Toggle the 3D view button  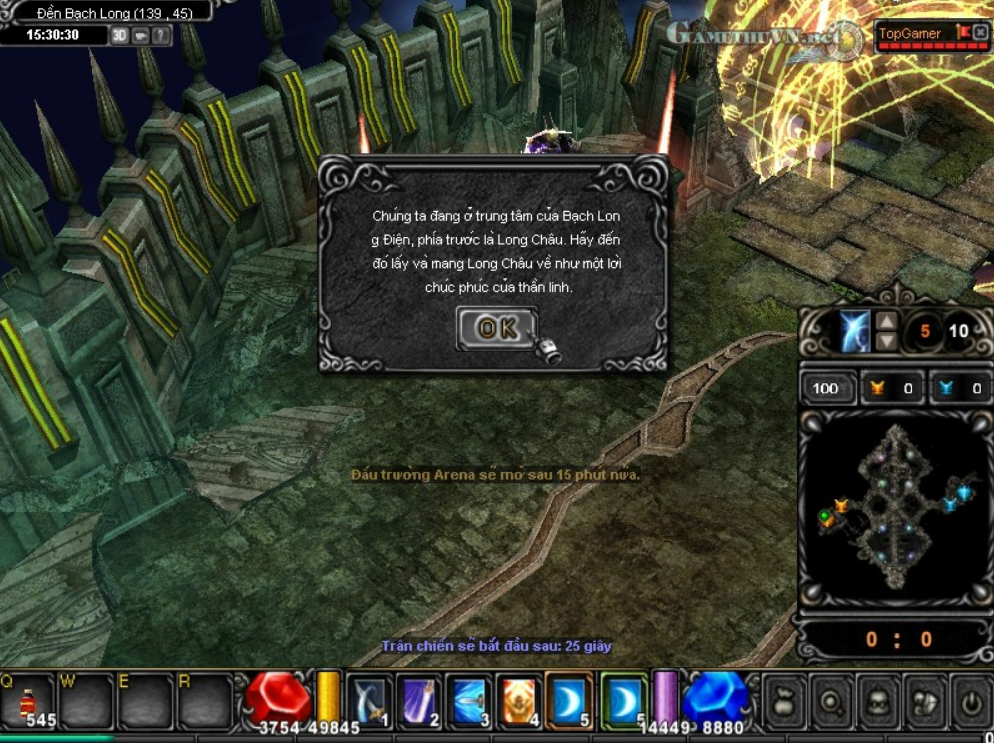pos(120,36)
